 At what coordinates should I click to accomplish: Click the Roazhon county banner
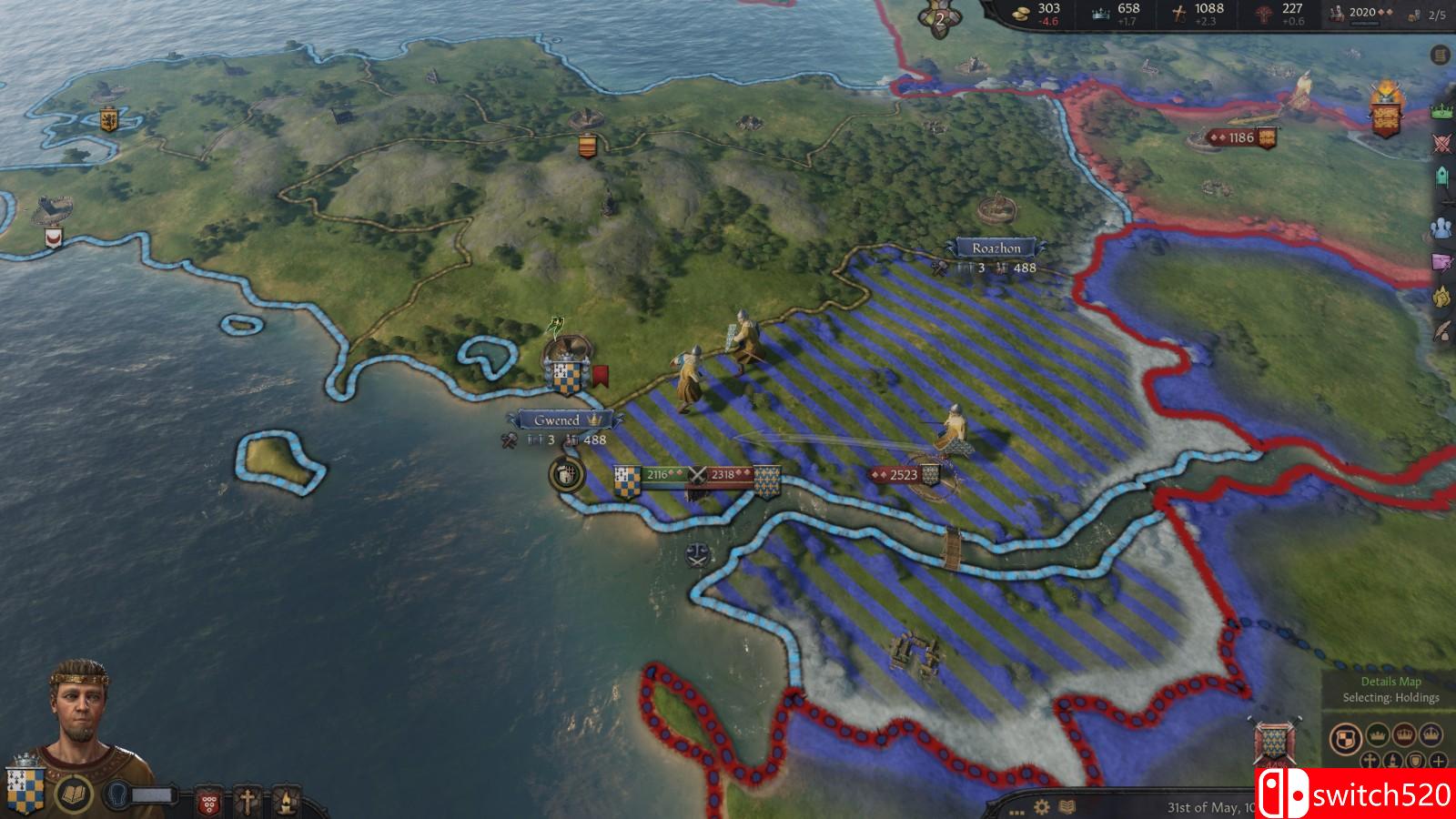998,245
